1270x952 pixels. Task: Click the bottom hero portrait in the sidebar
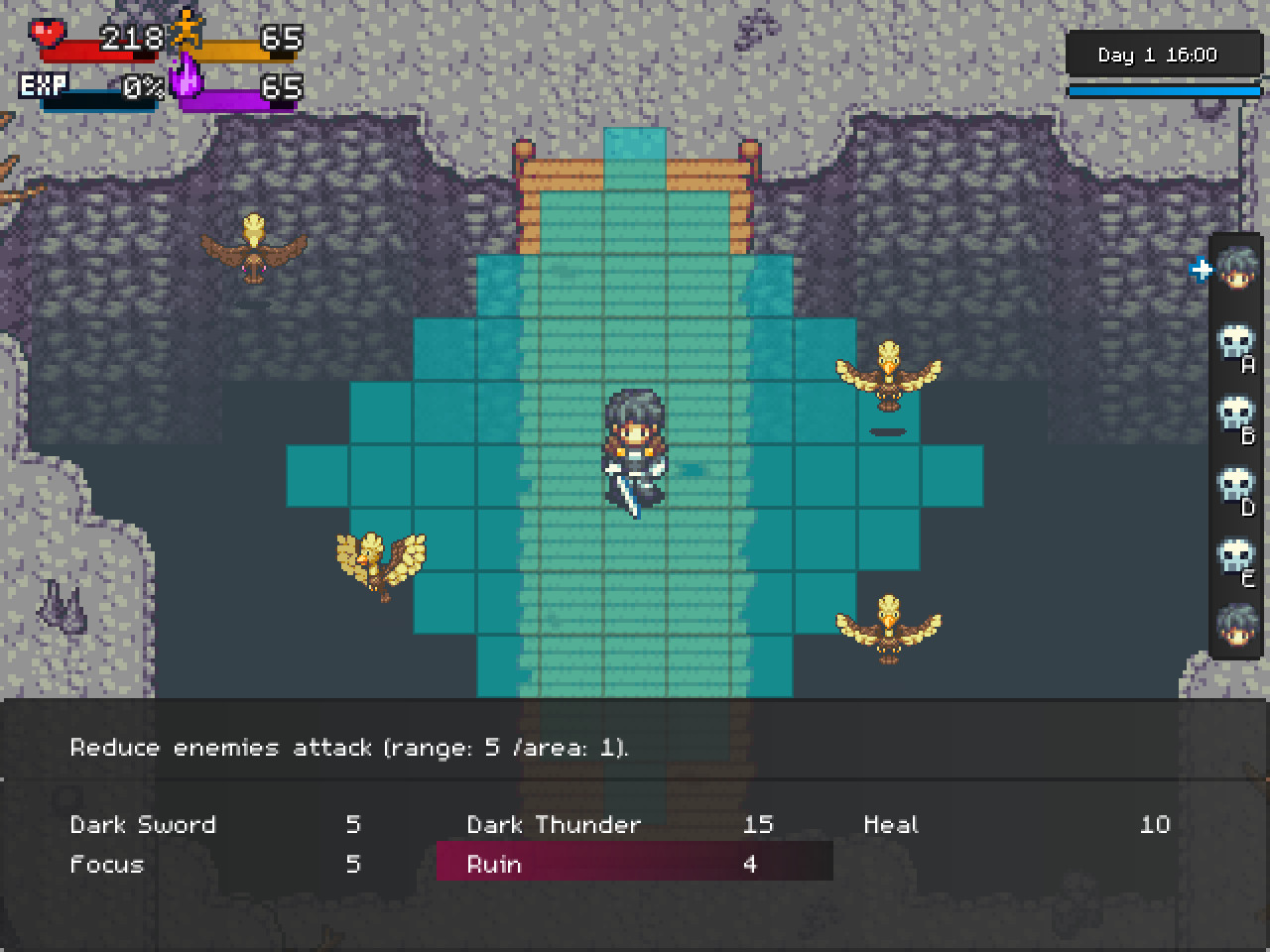(x=1237, y=630)
